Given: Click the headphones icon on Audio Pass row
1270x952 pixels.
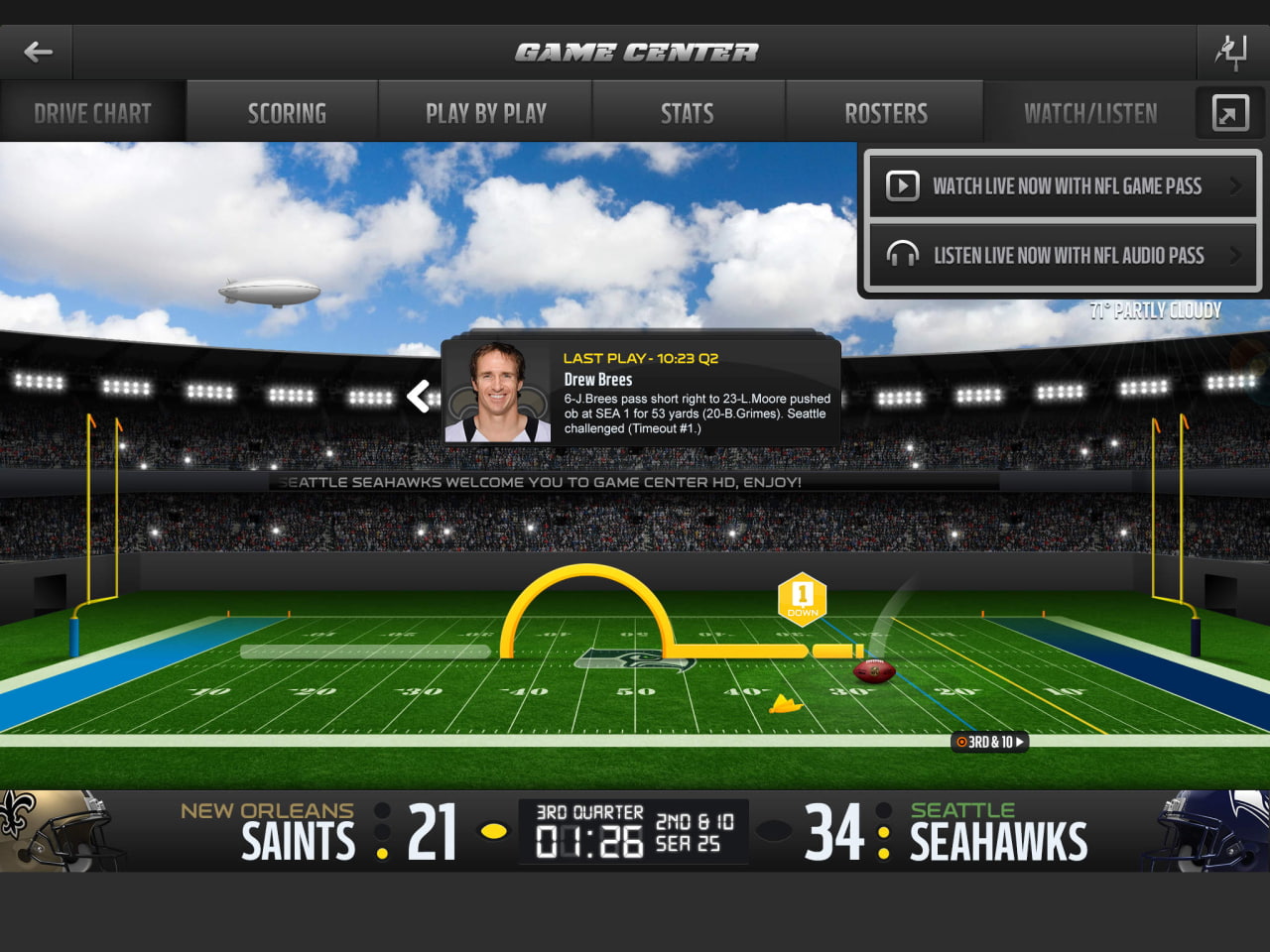Looking at the screenshot, I should click(903, 255).
